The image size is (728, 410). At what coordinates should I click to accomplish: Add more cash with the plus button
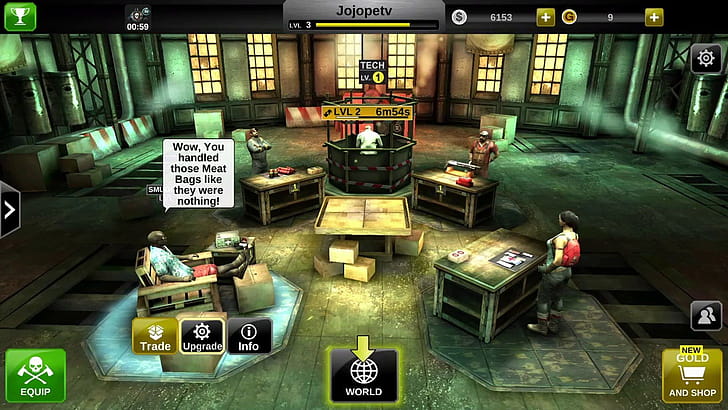545,17
